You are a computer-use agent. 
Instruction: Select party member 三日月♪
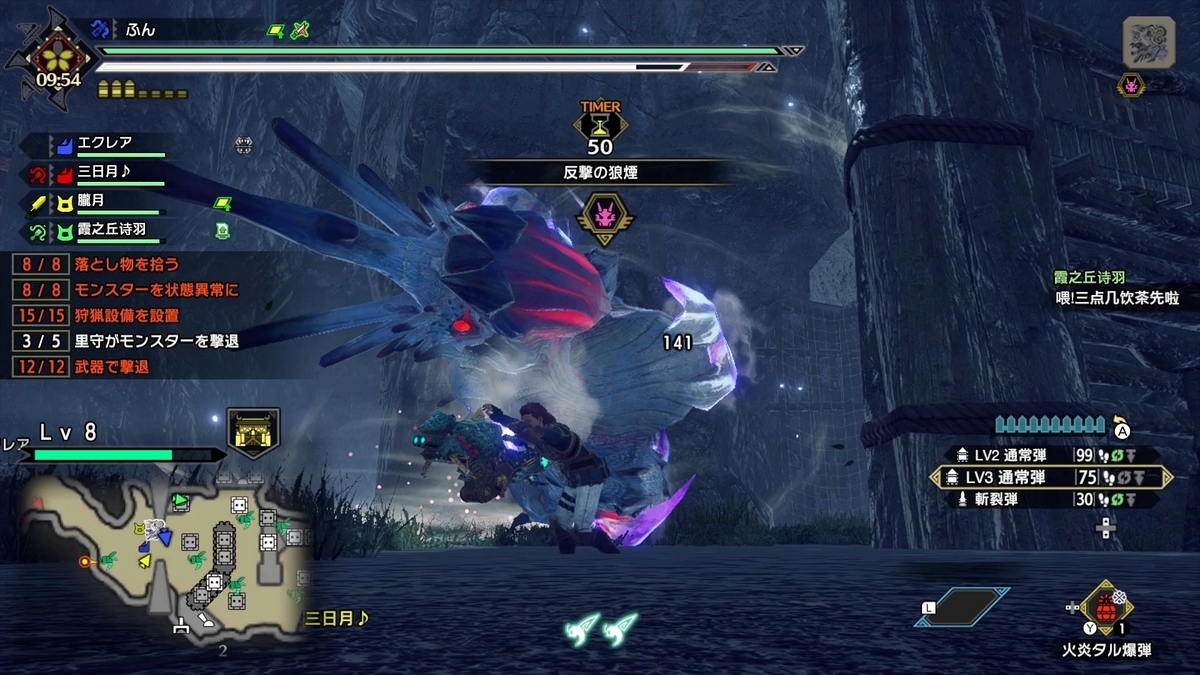pyautogui.click(x=108, y=173)
